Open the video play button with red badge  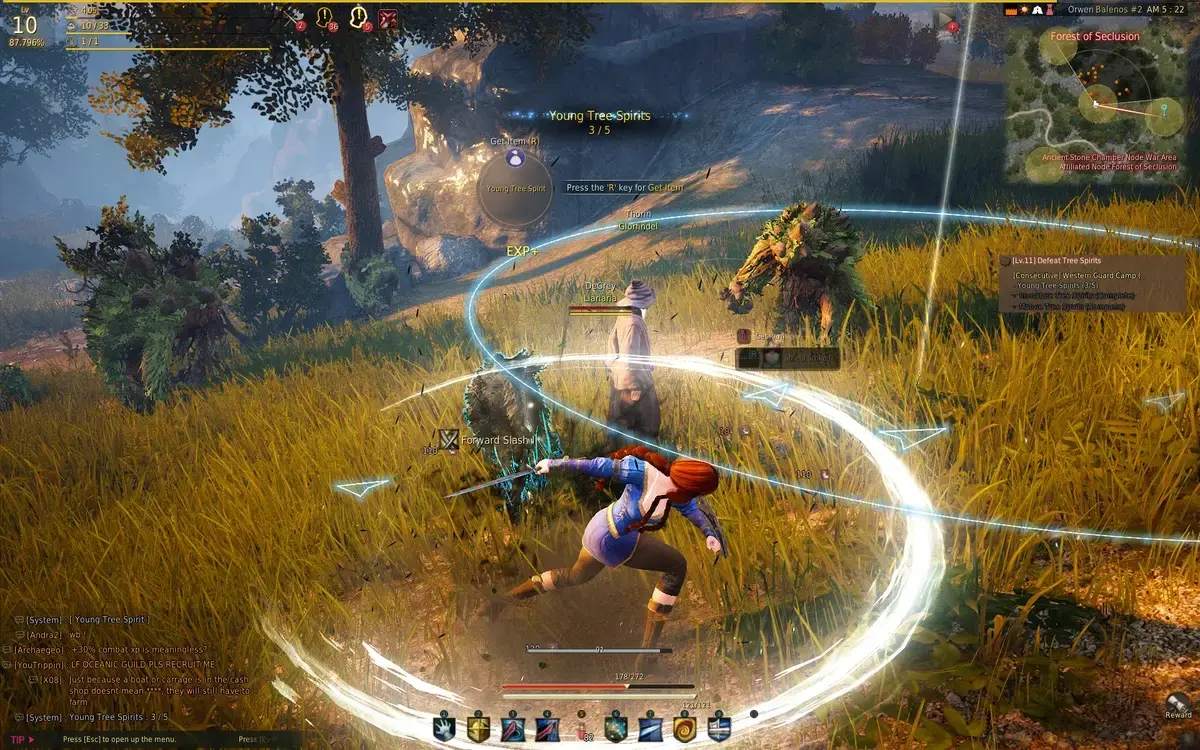(945, 18)
